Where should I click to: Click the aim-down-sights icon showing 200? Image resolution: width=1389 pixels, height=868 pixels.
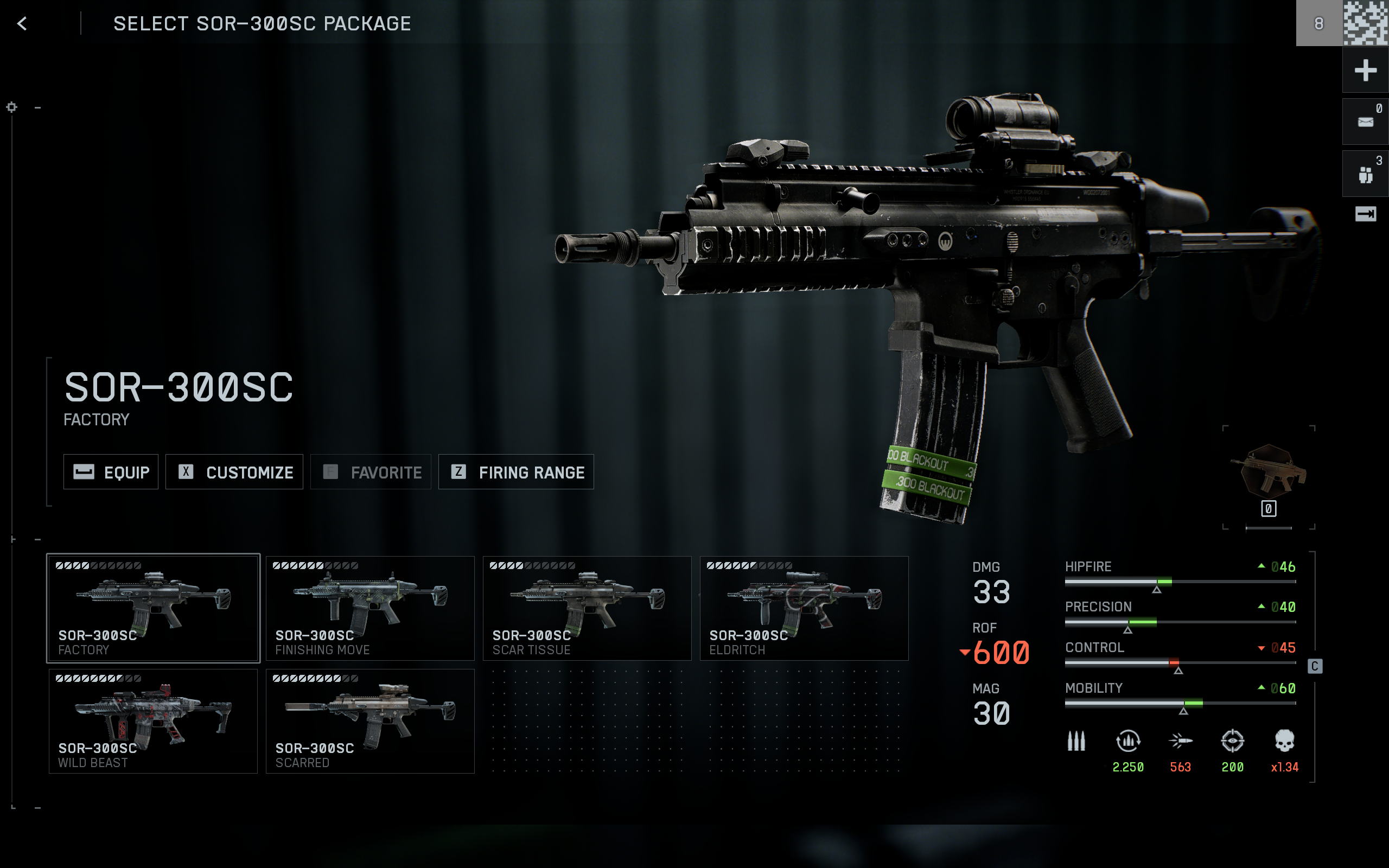1232,741
